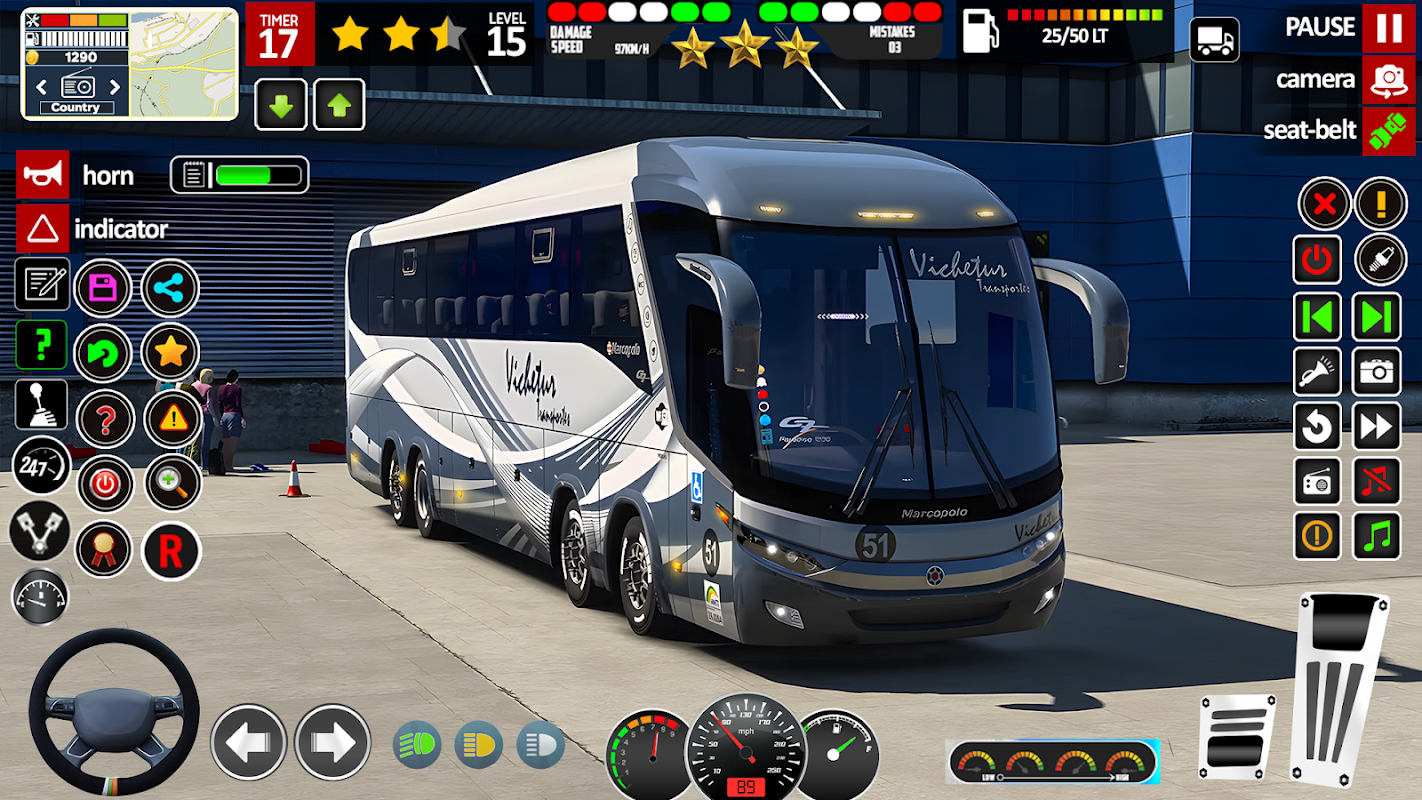This screenshot has width=1422, height=800.
Task: Fasten the seat-belt
Action: (x=1388, y=131)
